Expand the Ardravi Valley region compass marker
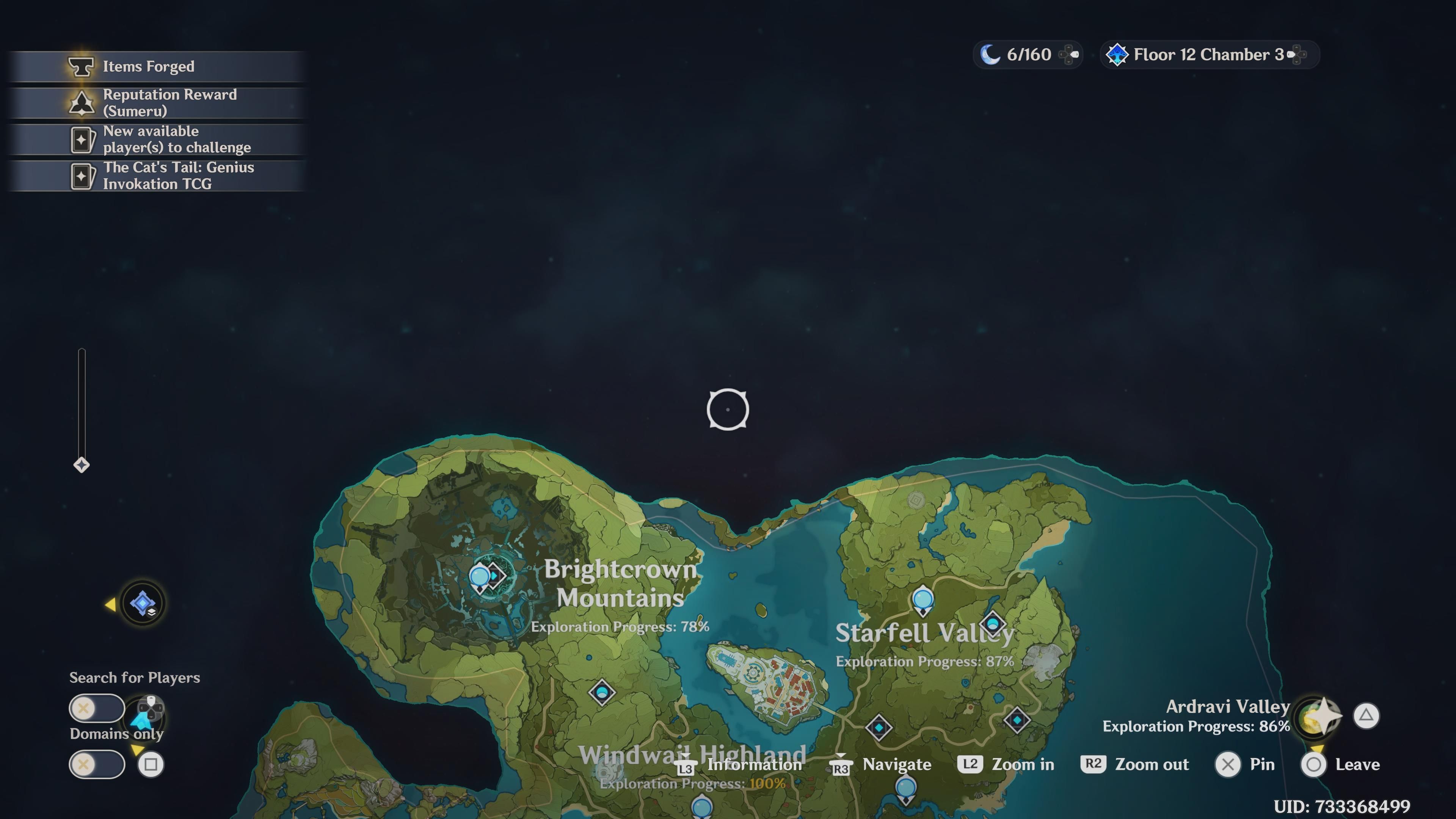 (1318, 715)
